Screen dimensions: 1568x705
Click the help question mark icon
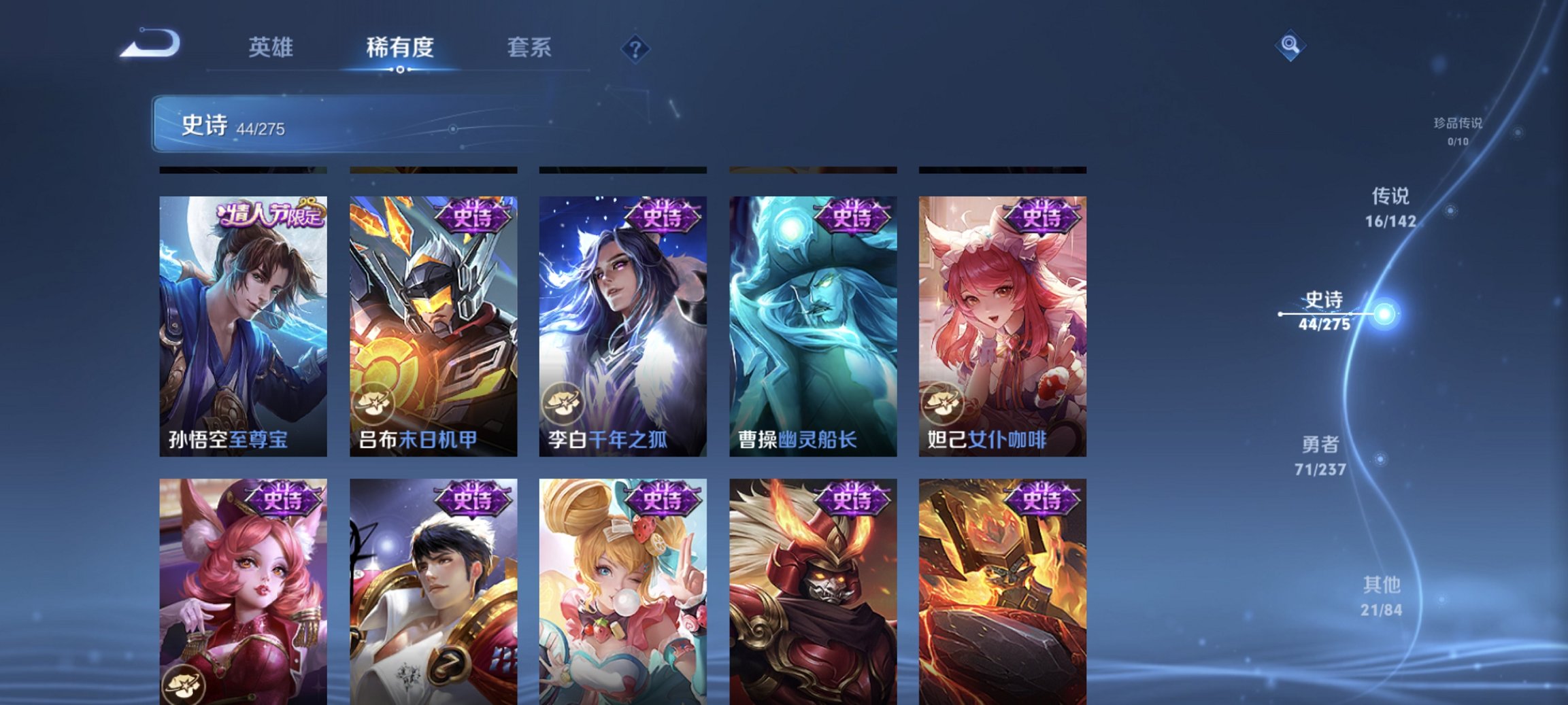[x=635, y=48]
